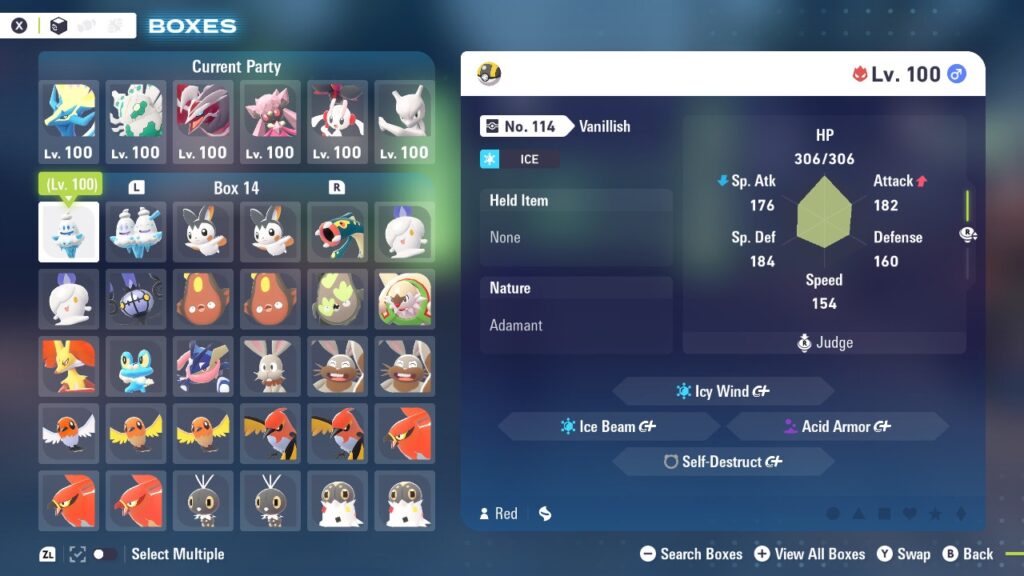Select the highlighted Vanillish box slot

click(x=69, y=232)
